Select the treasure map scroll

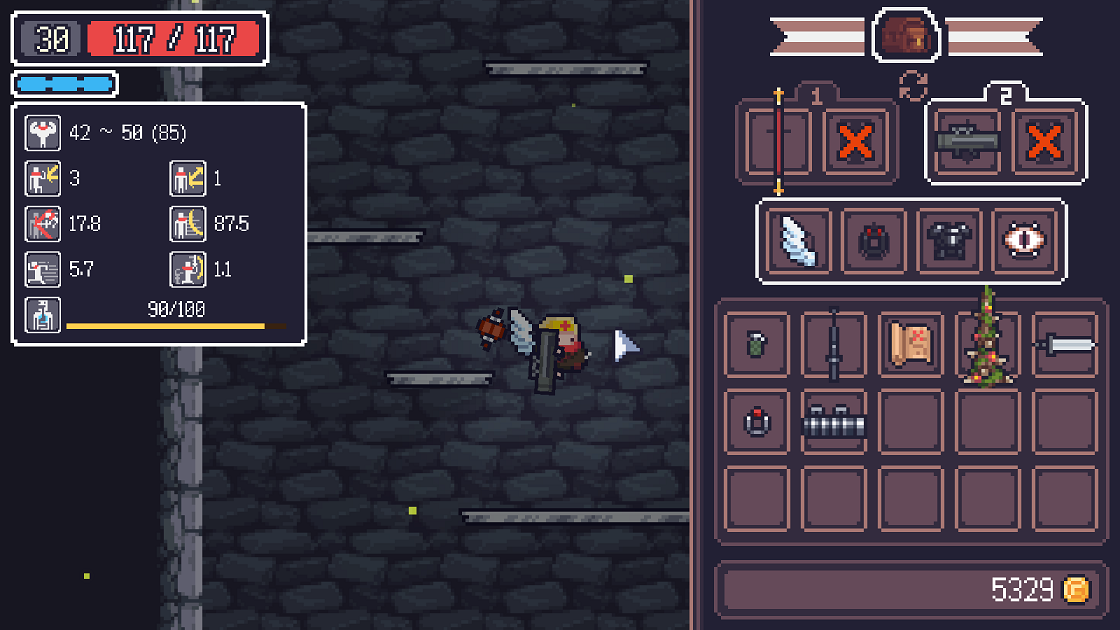(911, 344)
